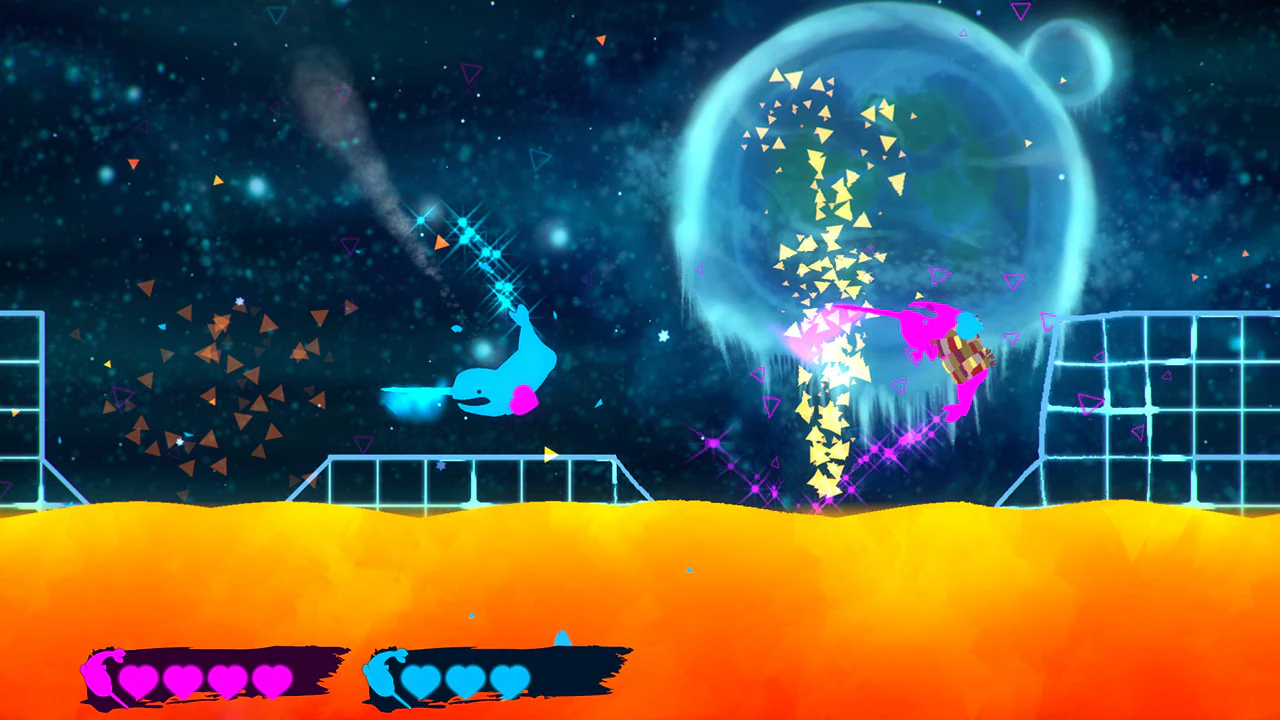The height and width of the screenshot is (720, 1280).
Task: Click the yellow triangle above the platforms
Action: [x=549, y=453]
